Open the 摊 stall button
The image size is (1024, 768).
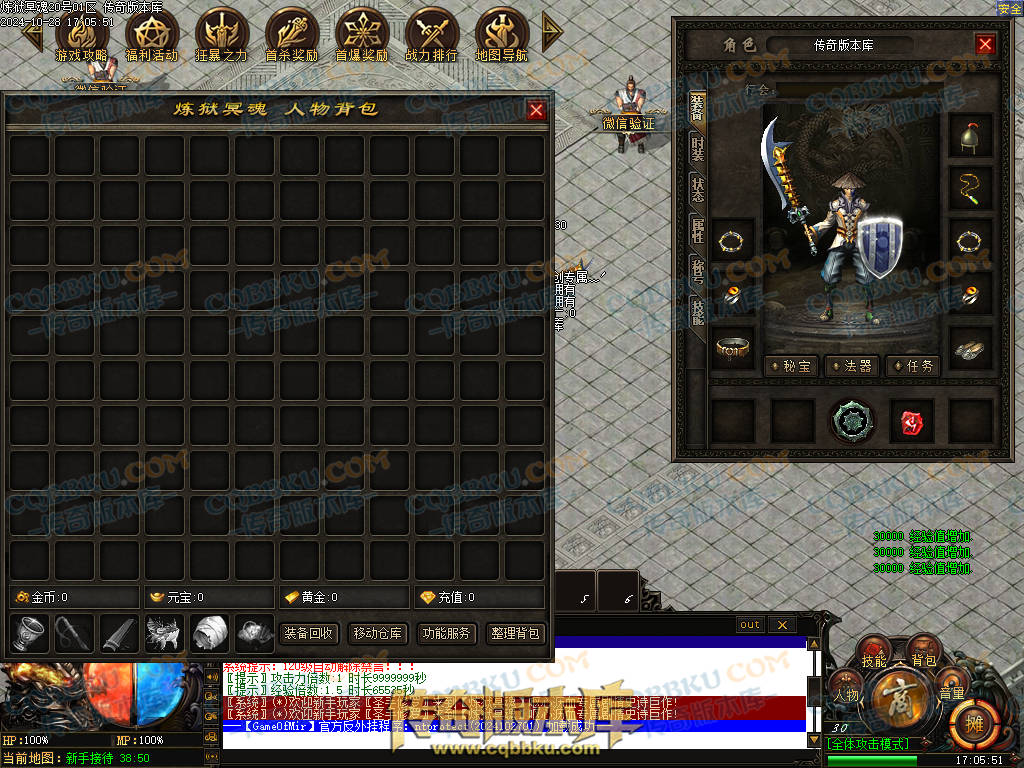969,719
